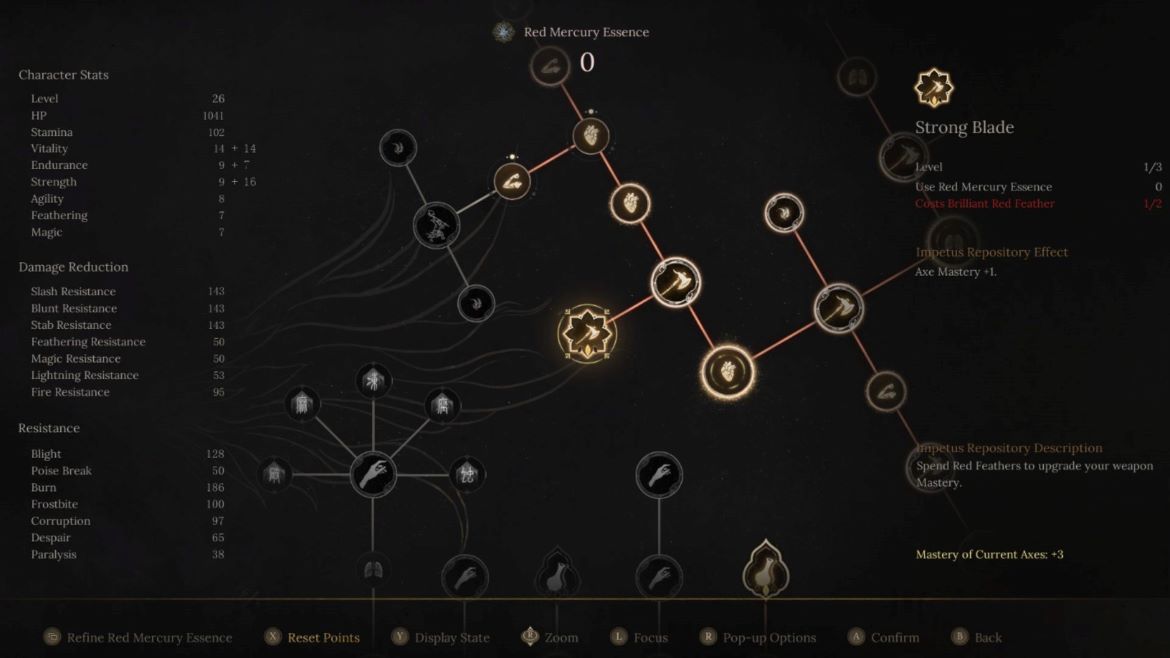The height and width of the screenshot is (658, 1170).
Task: Select the dim gourd flask node
Action: coord(558,575)
